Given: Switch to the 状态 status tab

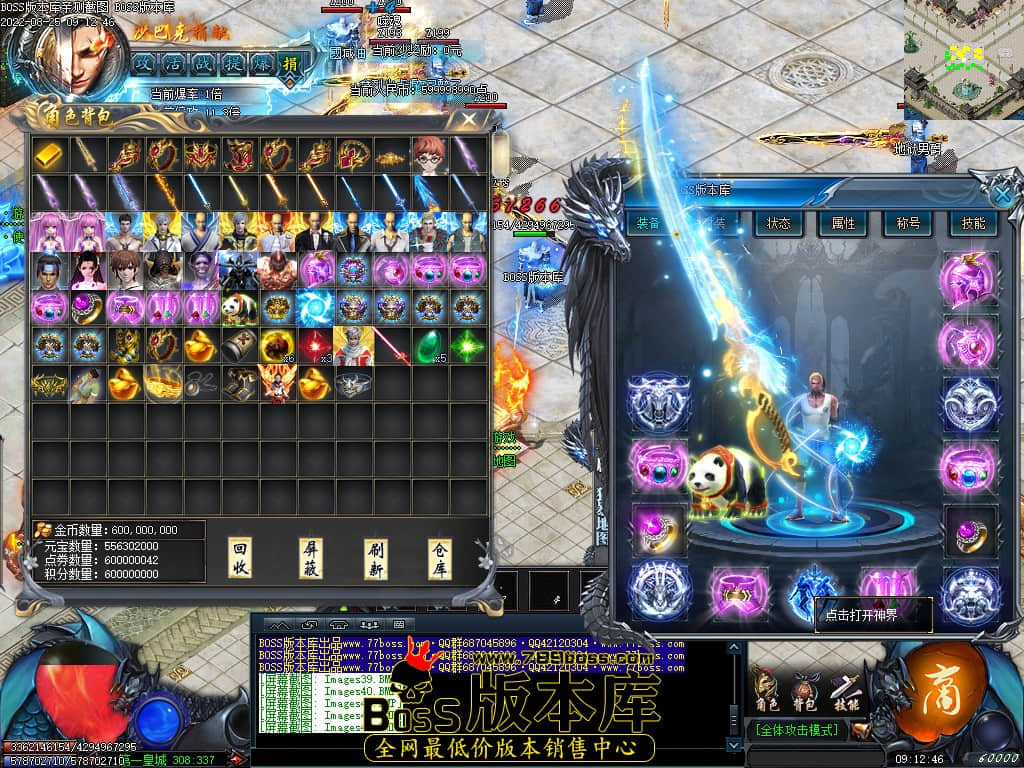Looking at the screenshot, I should coord(777,224).
